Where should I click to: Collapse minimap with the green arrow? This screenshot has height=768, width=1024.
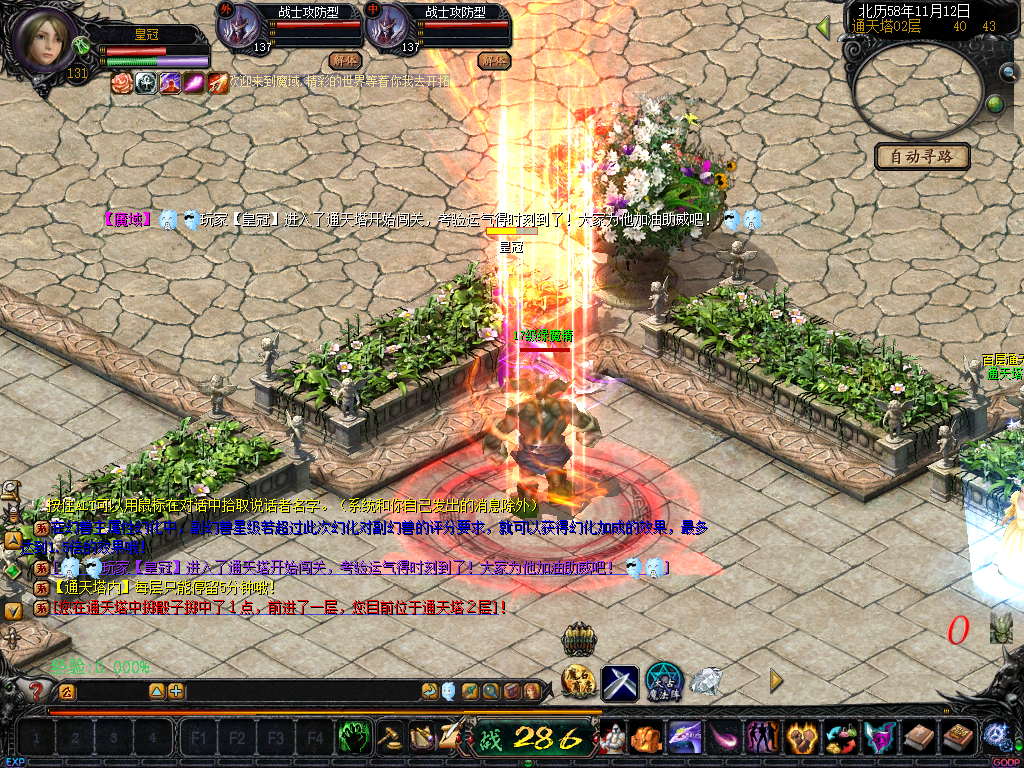(823, 27)
